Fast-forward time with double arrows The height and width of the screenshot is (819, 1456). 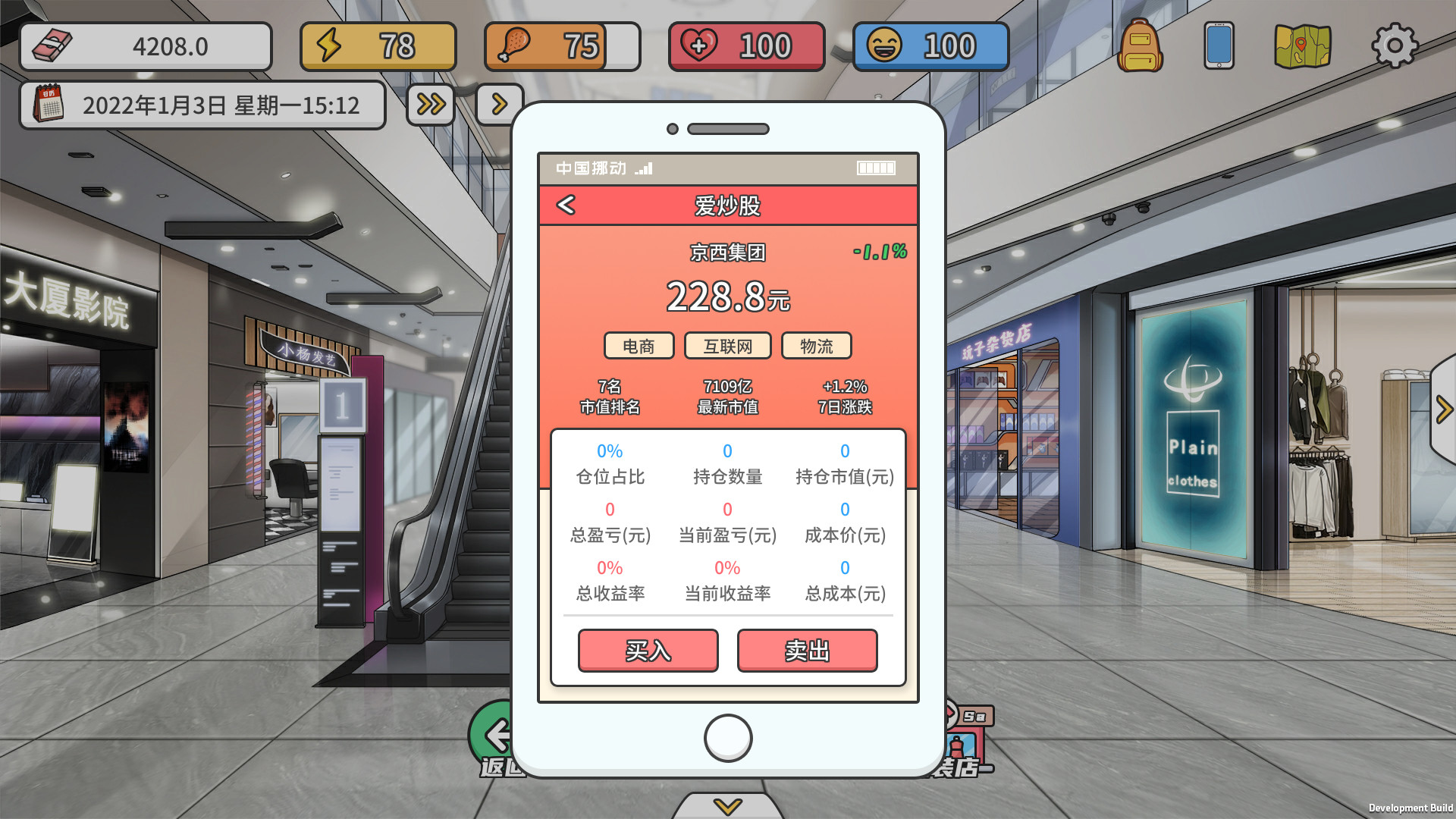click(x=429, y=105)
